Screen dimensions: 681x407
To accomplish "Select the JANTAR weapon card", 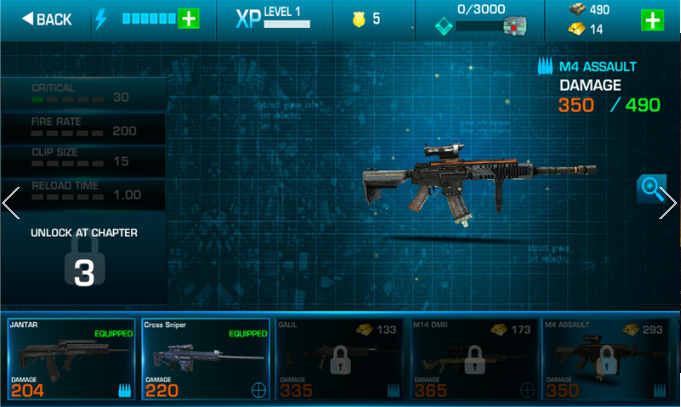I will tap(70, 359).
